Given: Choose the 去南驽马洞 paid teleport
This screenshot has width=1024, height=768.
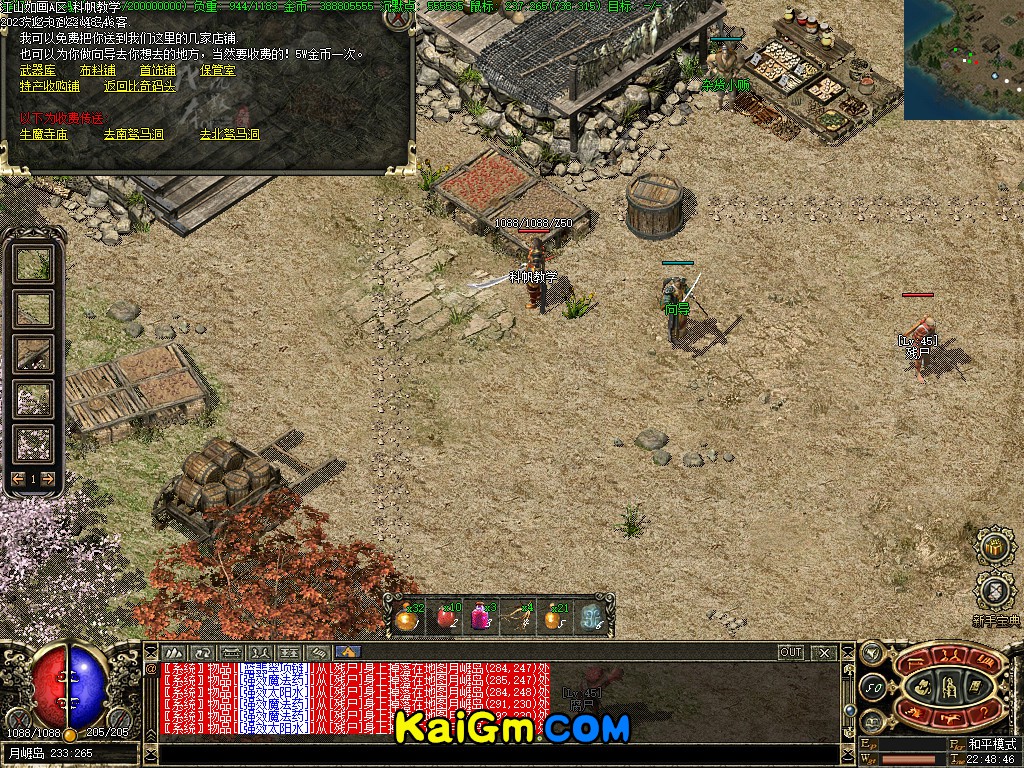Looking at the screenshot, I should click(x=133, y=133).
